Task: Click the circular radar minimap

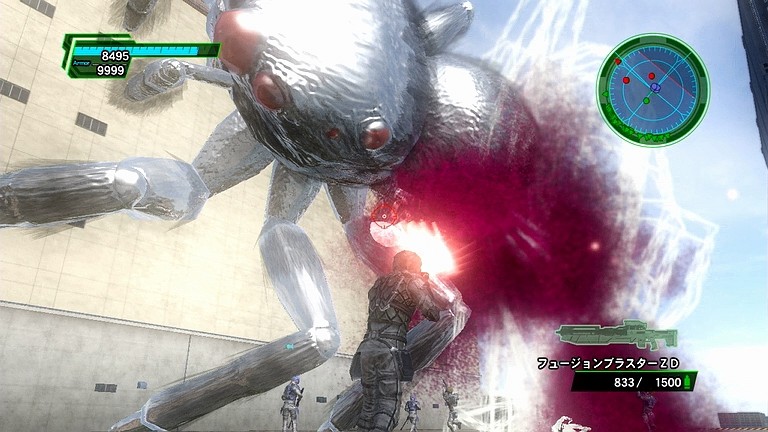Action: [x=652, y=90]
